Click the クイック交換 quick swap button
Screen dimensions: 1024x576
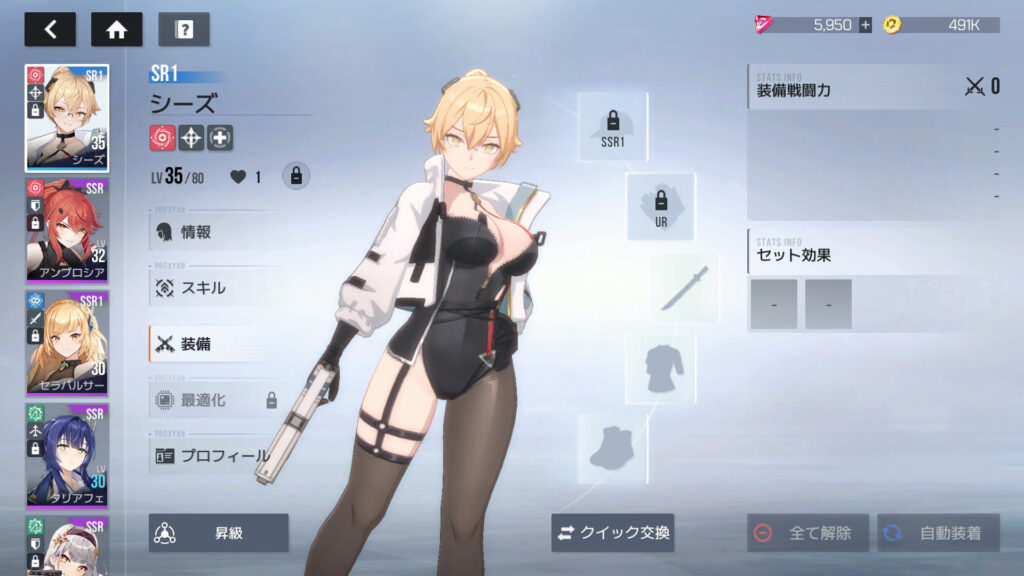pyautogui.click(x=613, y=533)
